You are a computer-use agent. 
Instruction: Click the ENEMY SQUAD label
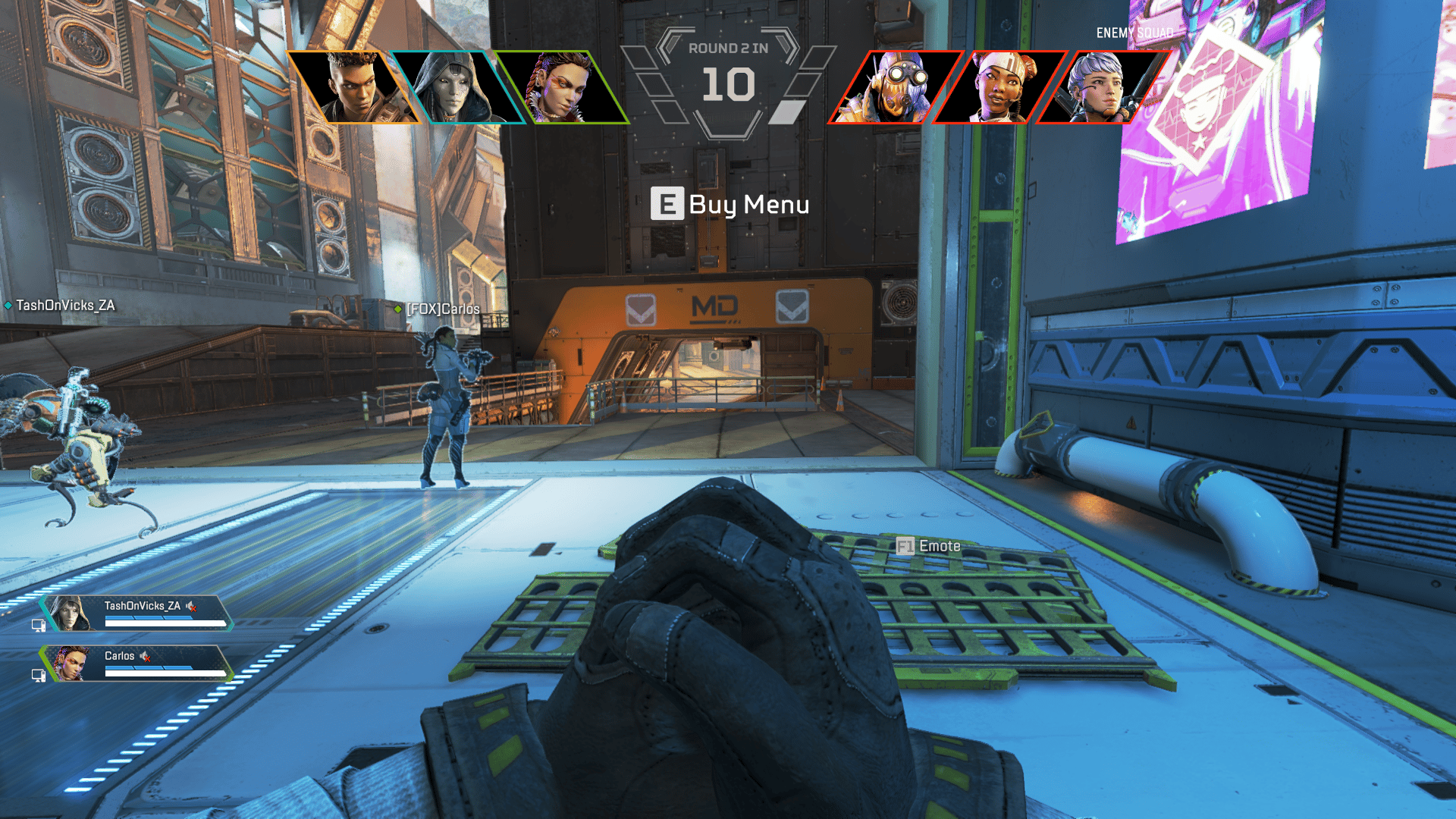pyautogui.click(x=1133, y=33)
